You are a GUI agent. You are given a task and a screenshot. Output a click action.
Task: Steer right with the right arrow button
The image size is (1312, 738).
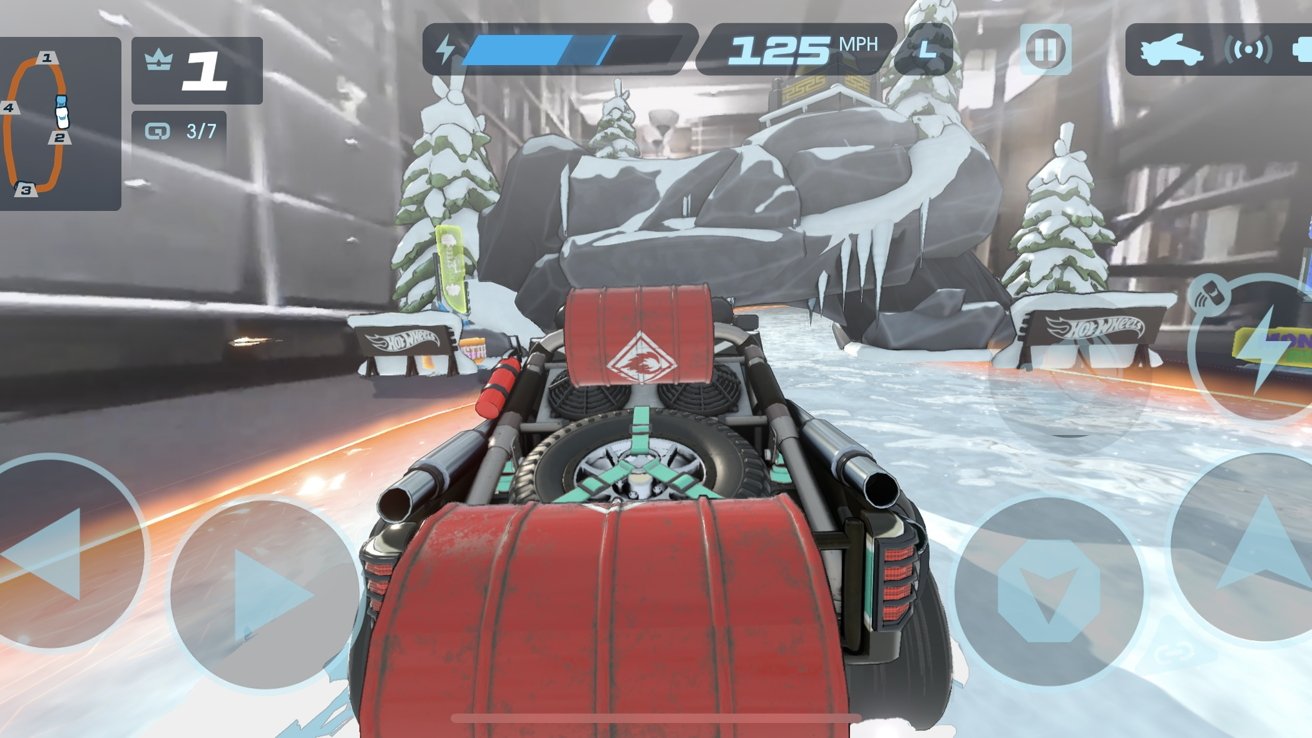pyautogui.click(x=264, y=596)
